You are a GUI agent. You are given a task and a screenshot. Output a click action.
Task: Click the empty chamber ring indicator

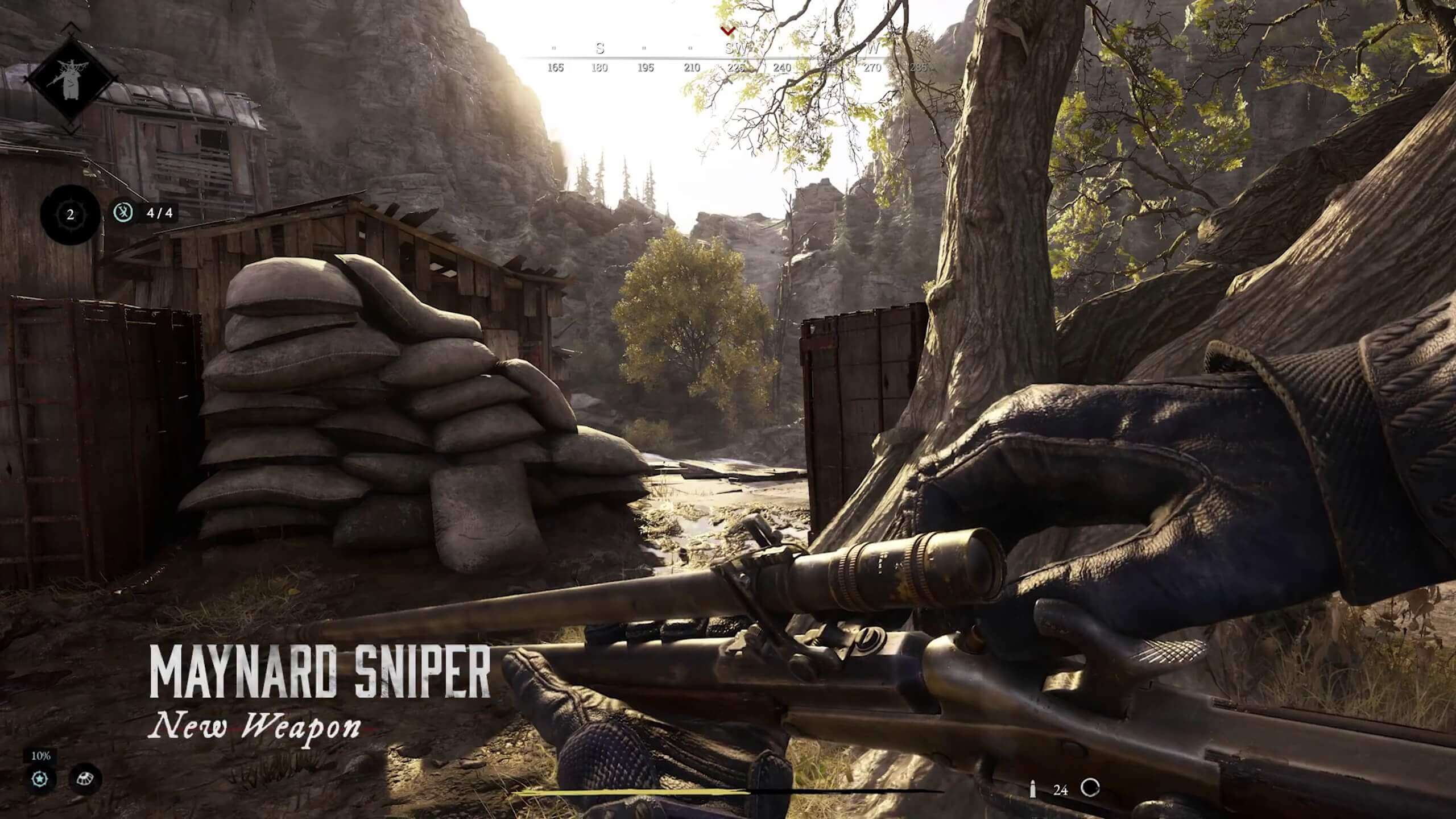[1090, 788]
